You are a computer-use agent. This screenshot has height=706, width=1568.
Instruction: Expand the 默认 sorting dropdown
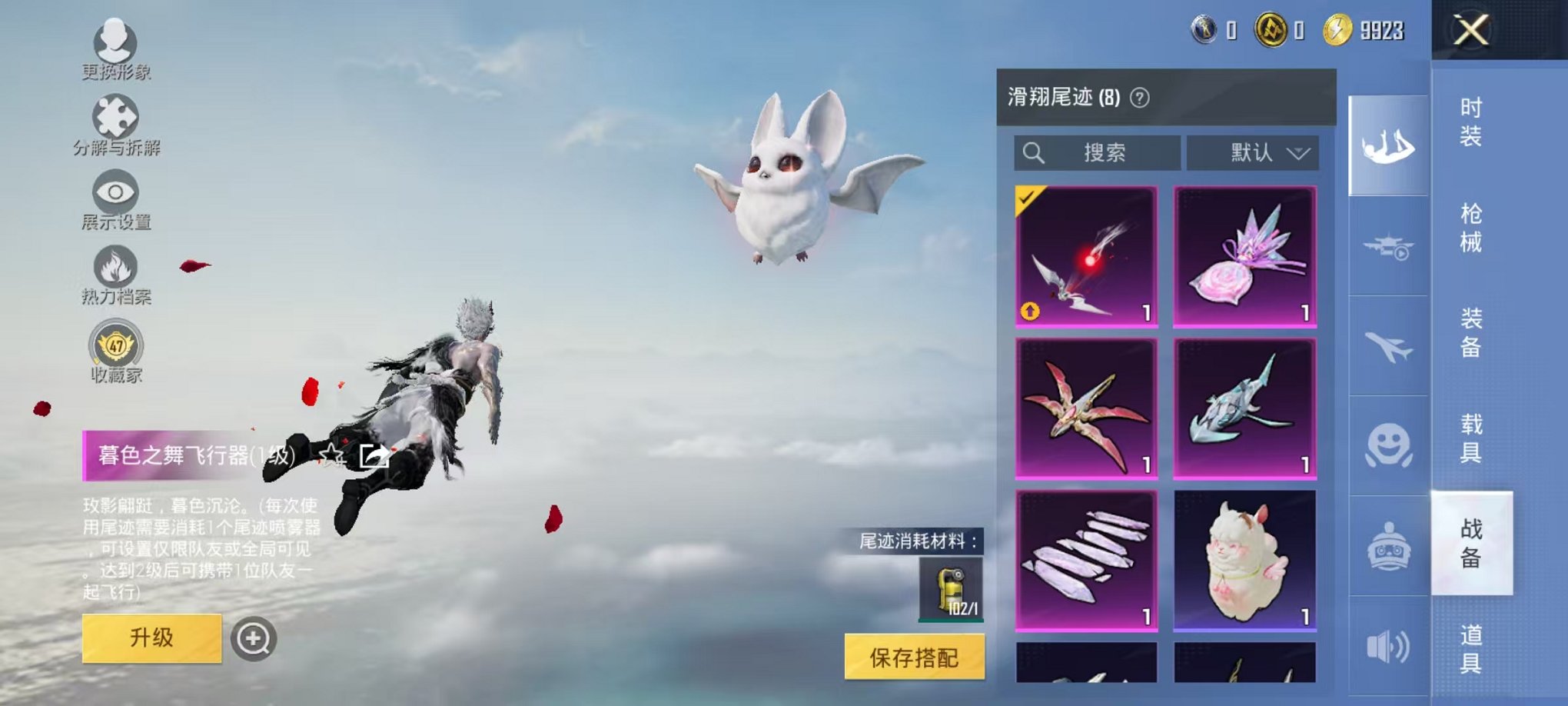pyautogui.click(x=1253, y=153)
